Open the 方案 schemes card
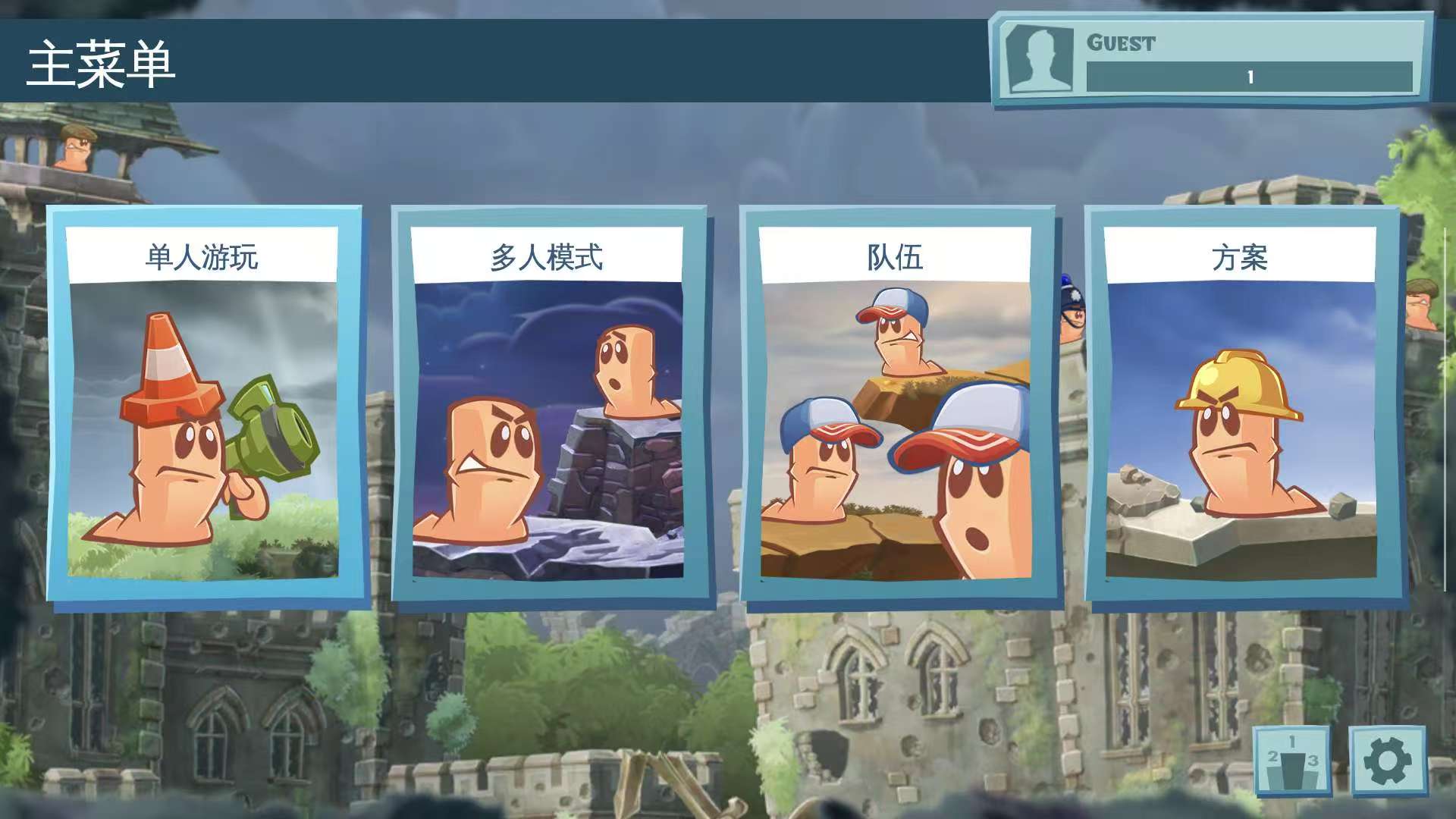Screen dimensions: 1456x819 coord(1241,406)
